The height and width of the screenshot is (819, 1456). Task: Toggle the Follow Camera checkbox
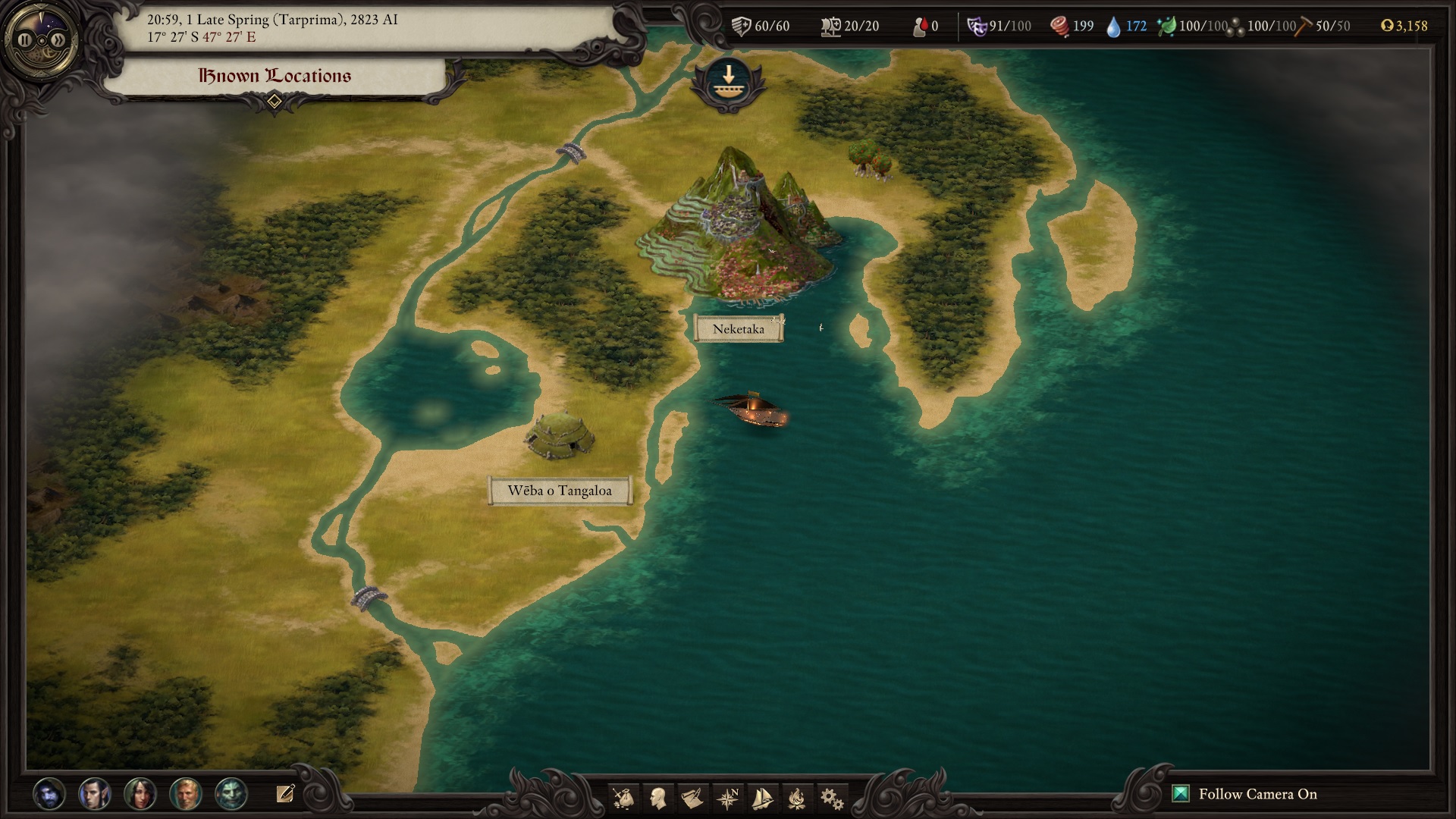click(1180, 794)
